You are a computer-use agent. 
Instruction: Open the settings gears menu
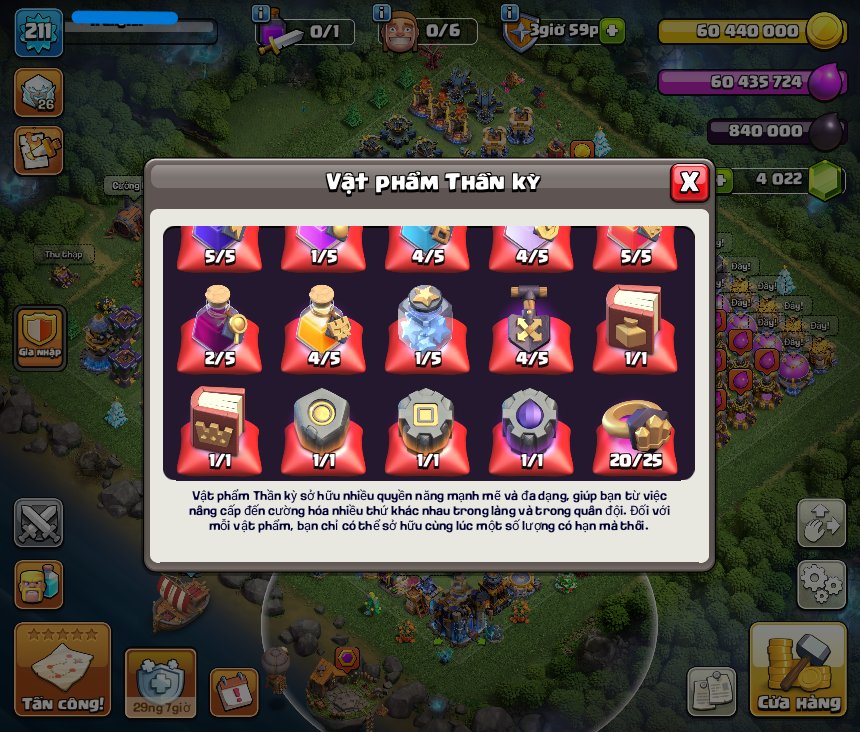click(x=821, y=584)
